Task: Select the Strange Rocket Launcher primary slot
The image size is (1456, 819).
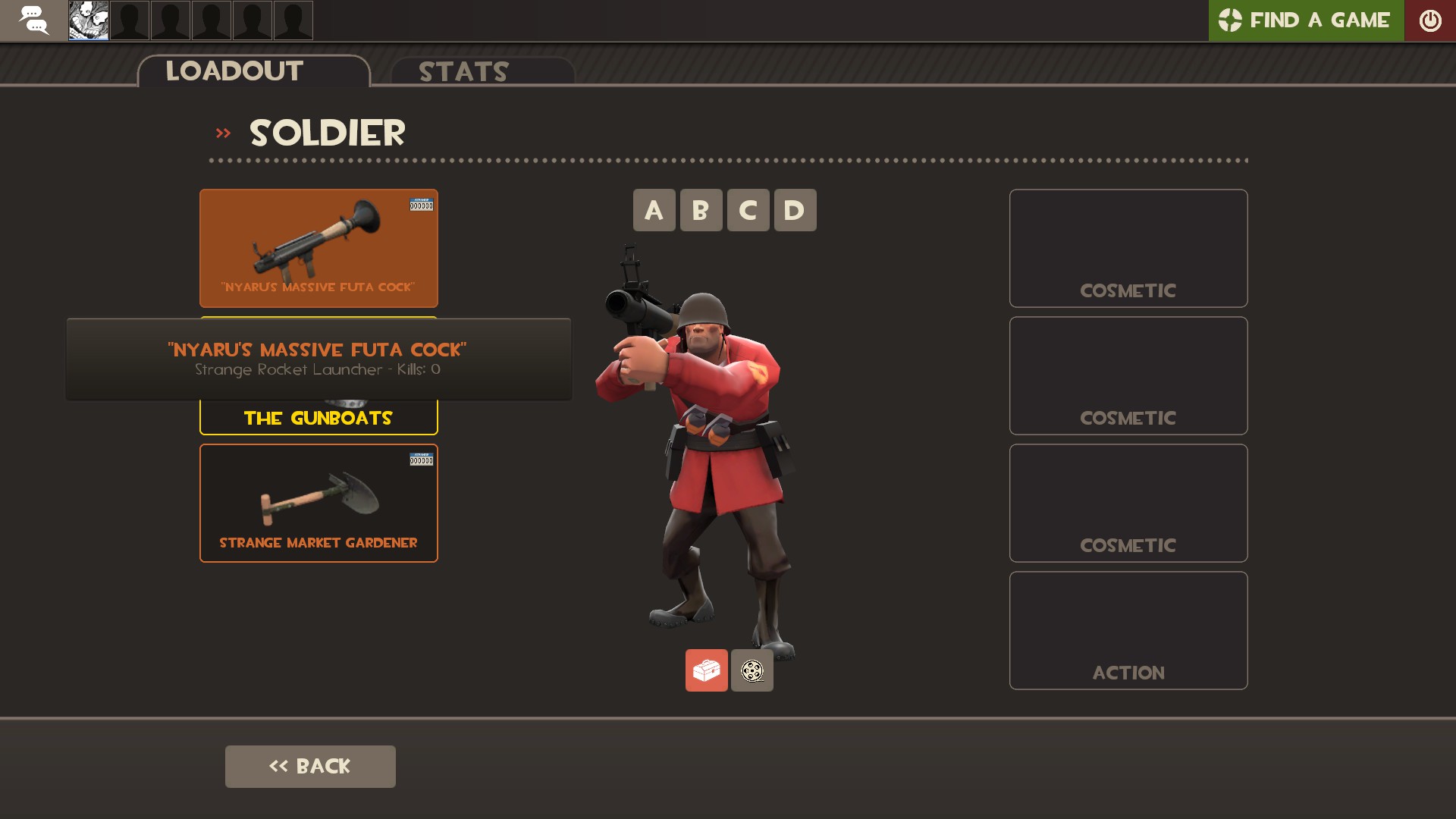Action: click(318, 247)
